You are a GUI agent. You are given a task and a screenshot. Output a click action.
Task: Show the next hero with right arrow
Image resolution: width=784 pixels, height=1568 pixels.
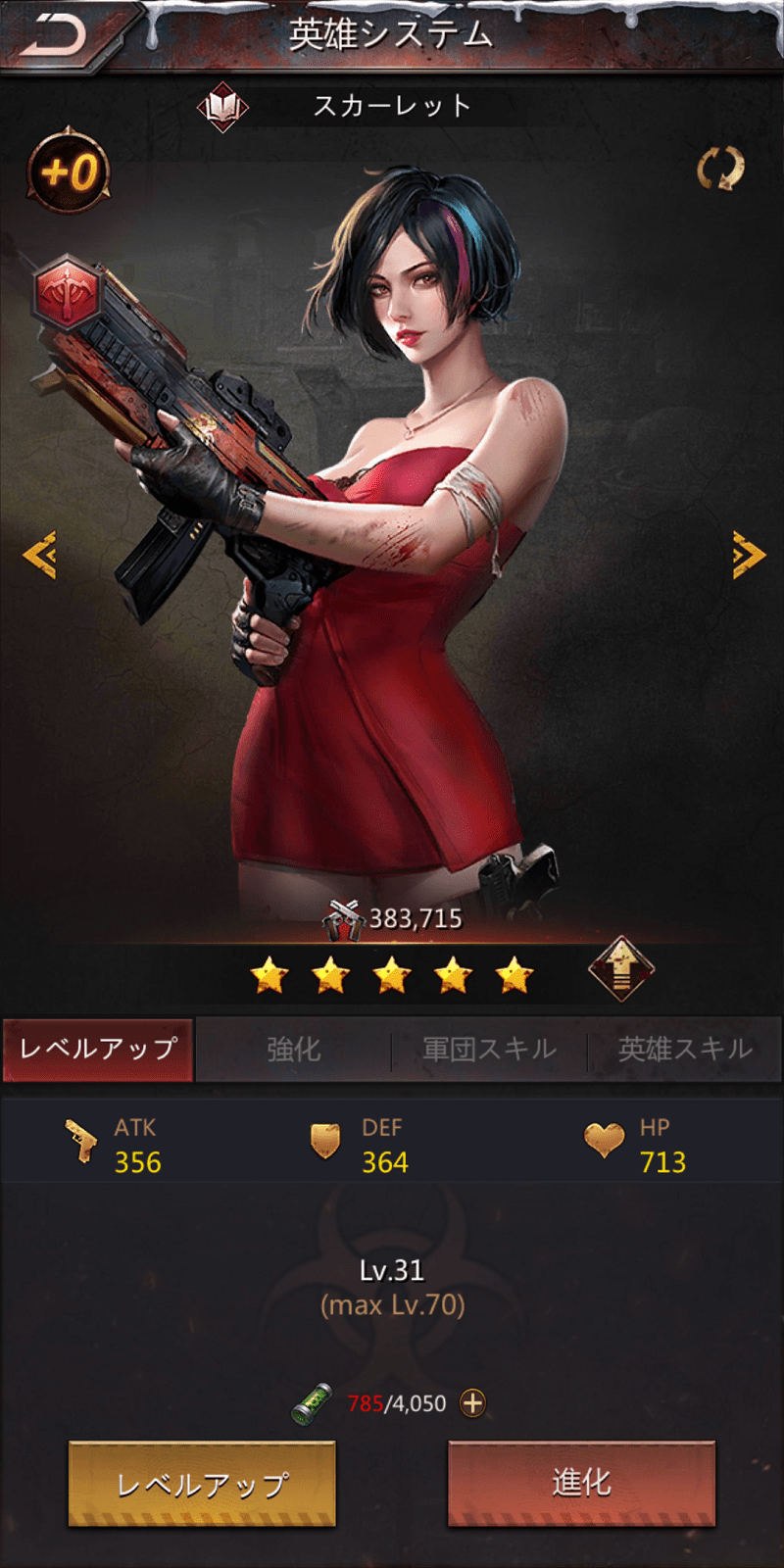coord(748,556)
